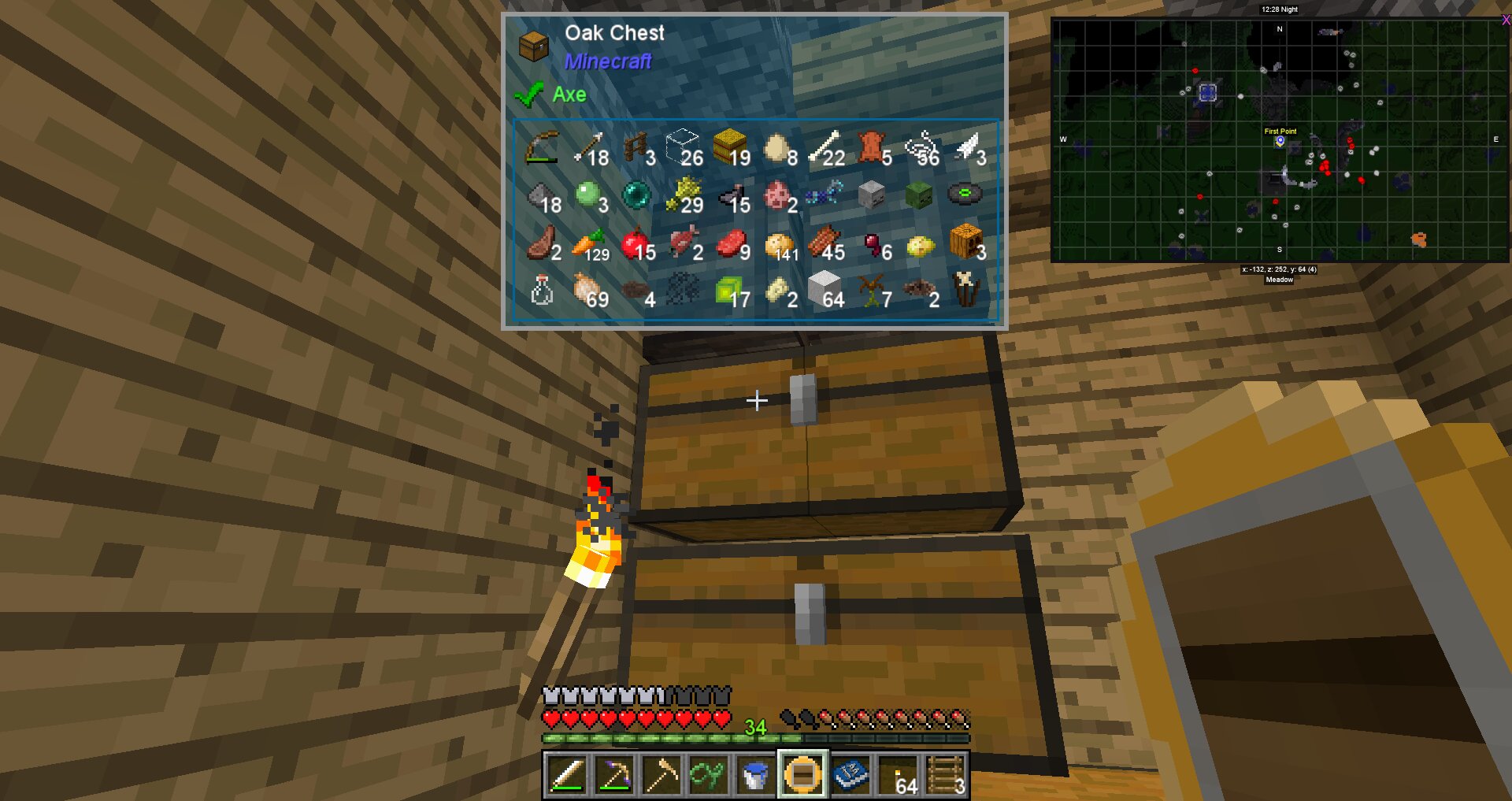Select the blue book item in the hotbar
1512x801 pixels.
tap(850, 776)
